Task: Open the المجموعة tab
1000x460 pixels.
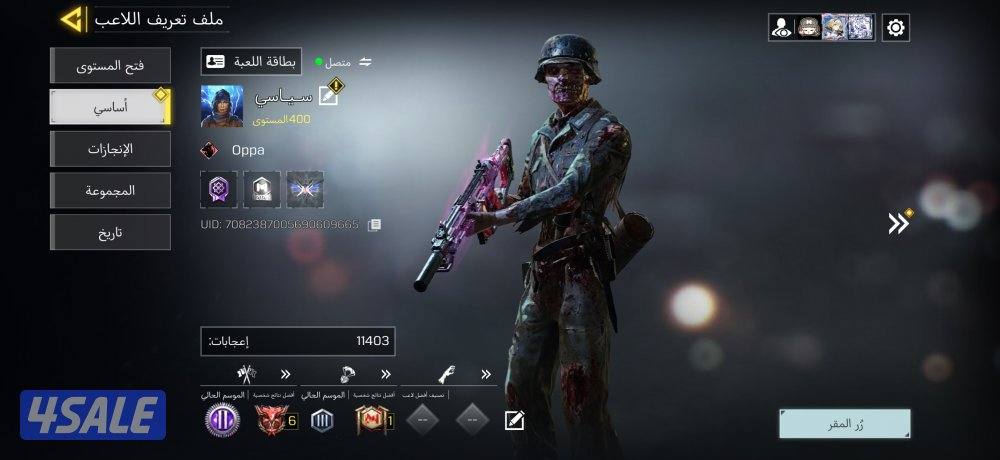Action: click(x=110, y=190)
